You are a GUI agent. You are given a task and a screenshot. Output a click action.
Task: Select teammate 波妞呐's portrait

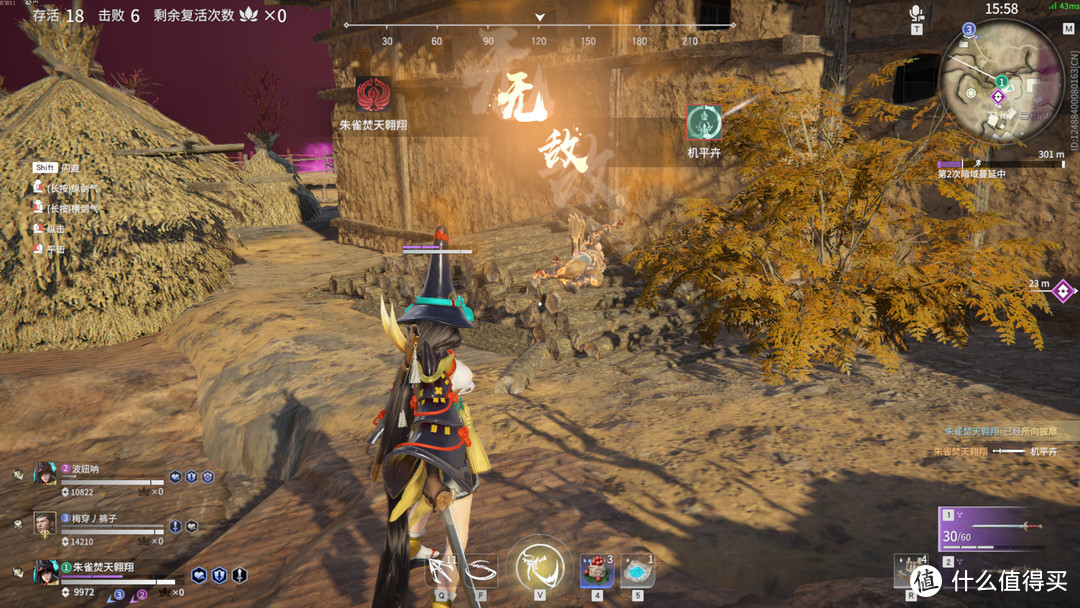pos(45,473)
